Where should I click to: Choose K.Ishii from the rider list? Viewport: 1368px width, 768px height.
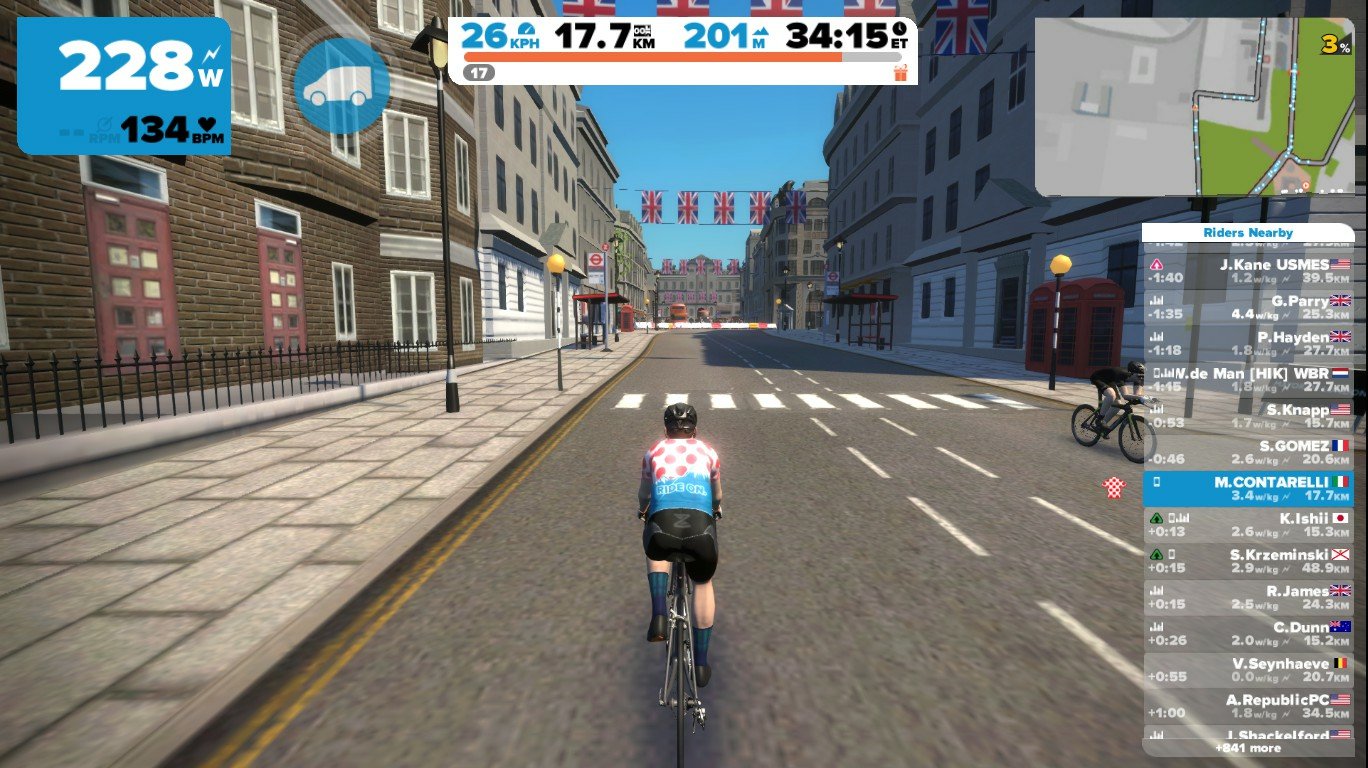click(1248, 525)
